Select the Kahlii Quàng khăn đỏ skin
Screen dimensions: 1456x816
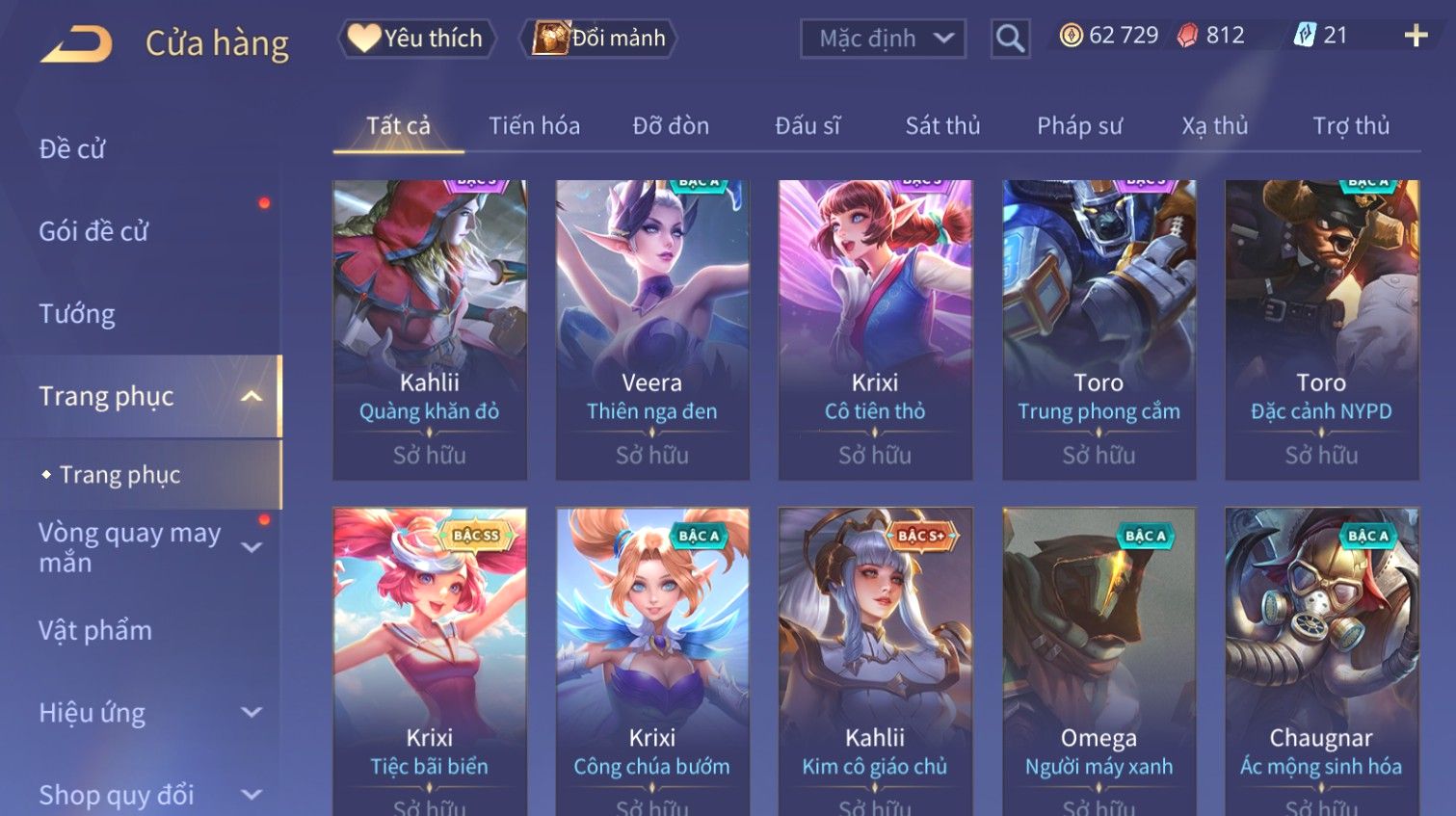coord(430,329)
